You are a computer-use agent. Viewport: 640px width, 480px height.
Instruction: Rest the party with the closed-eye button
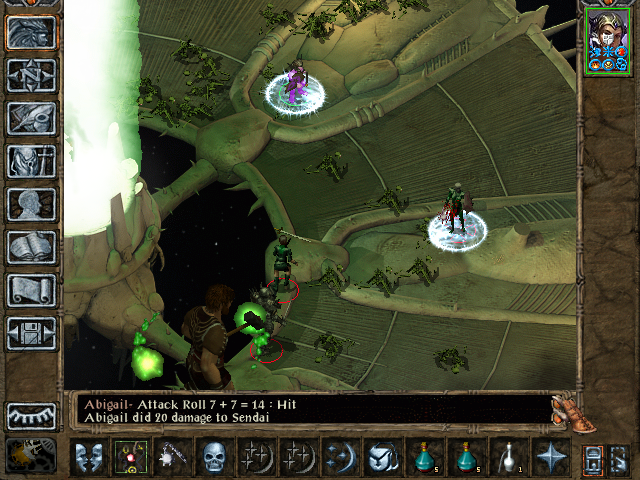[31, 415]
